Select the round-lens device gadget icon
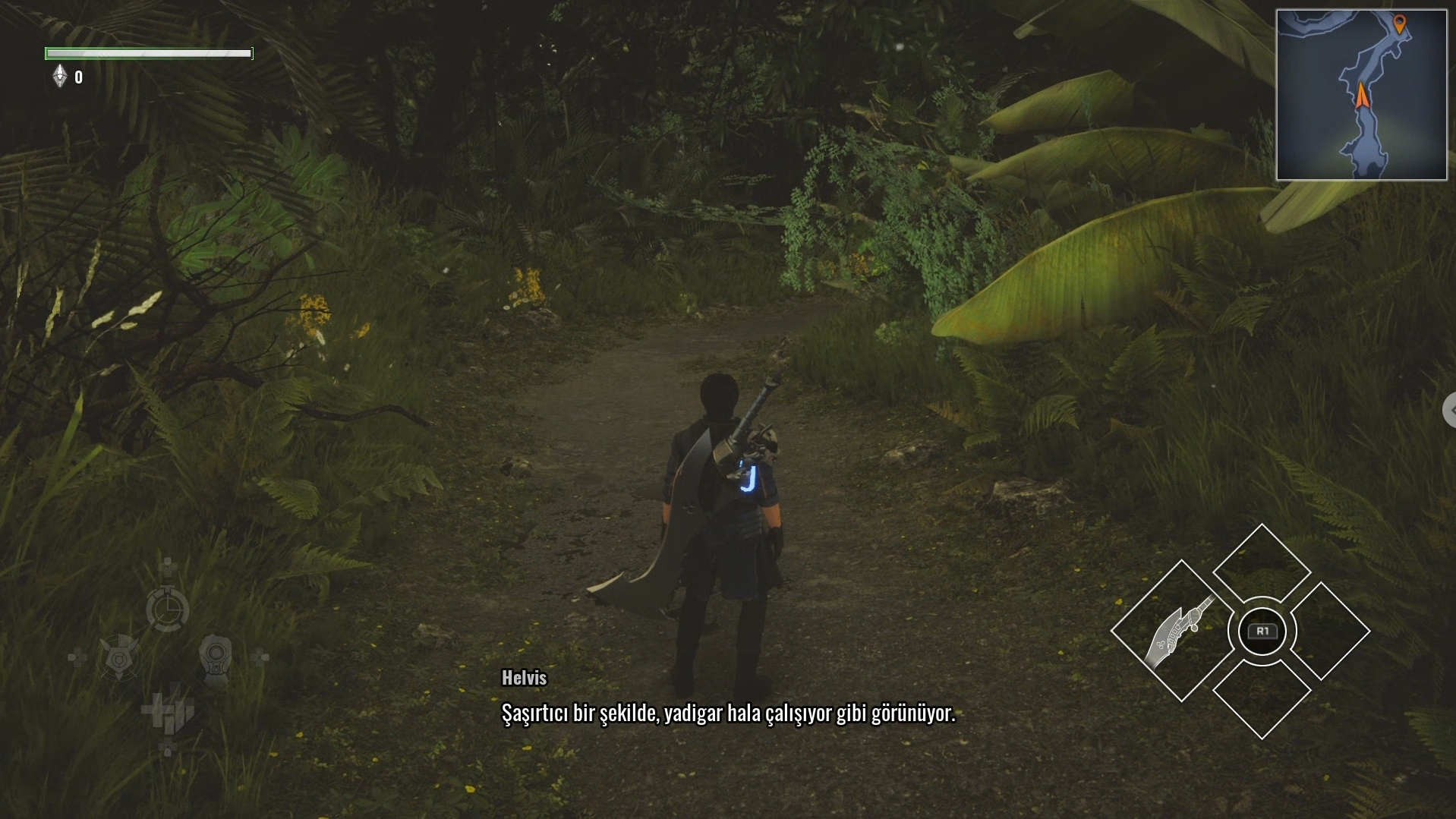 click(216, 657)
